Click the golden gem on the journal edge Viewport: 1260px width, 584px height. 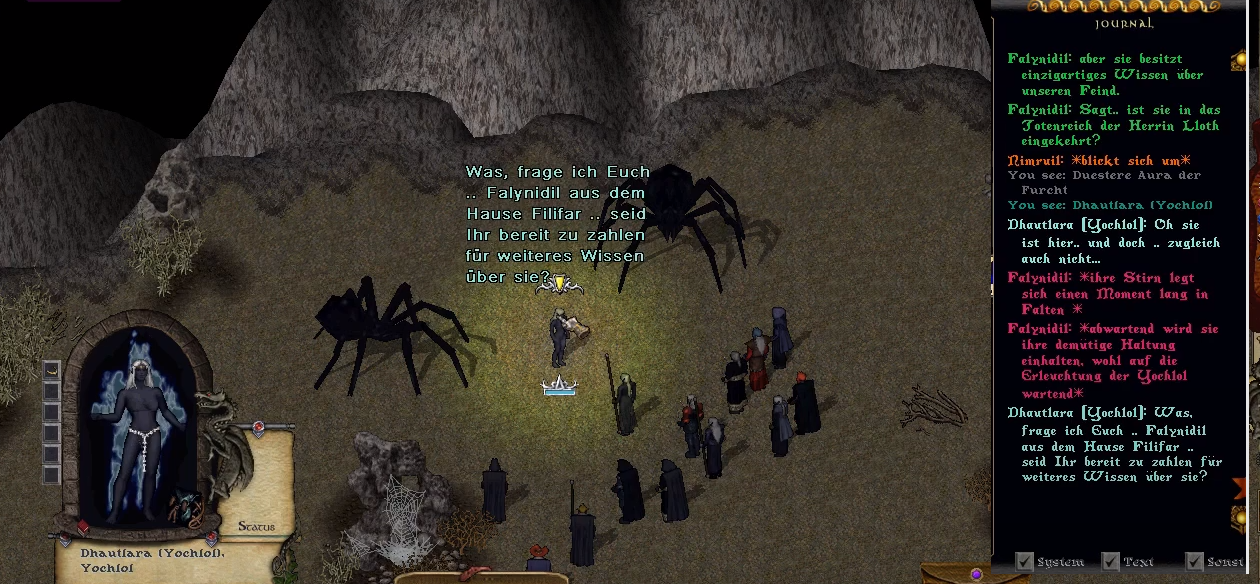click(1243, 516)
